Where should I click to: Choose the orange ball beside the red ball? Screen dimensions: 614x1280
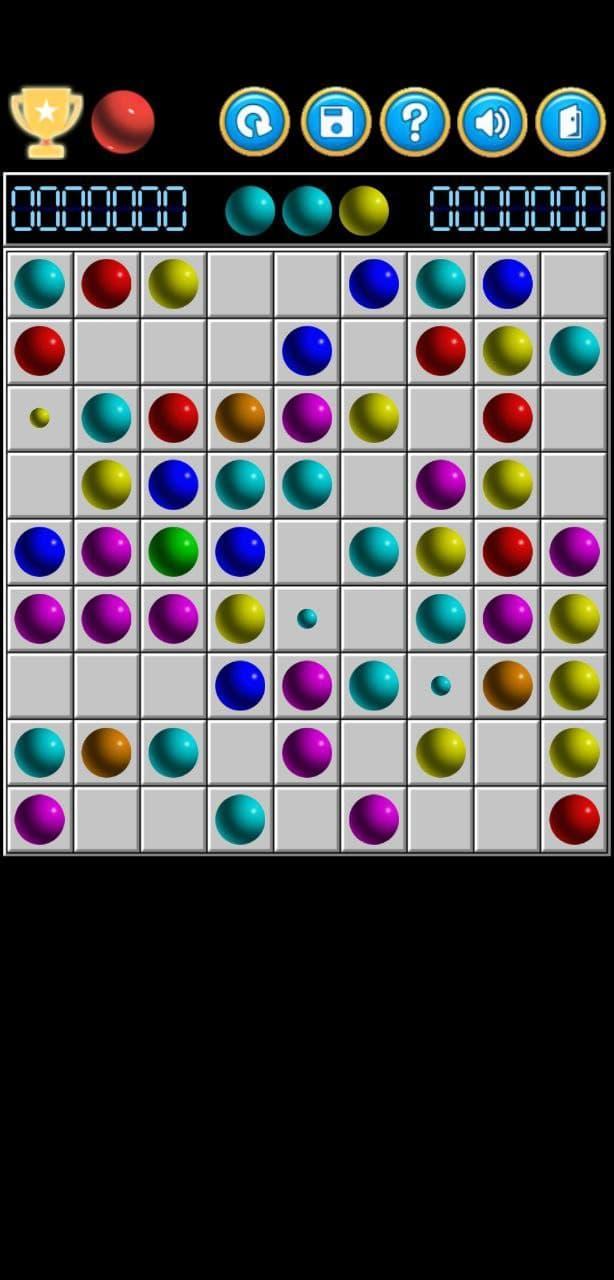240,418
